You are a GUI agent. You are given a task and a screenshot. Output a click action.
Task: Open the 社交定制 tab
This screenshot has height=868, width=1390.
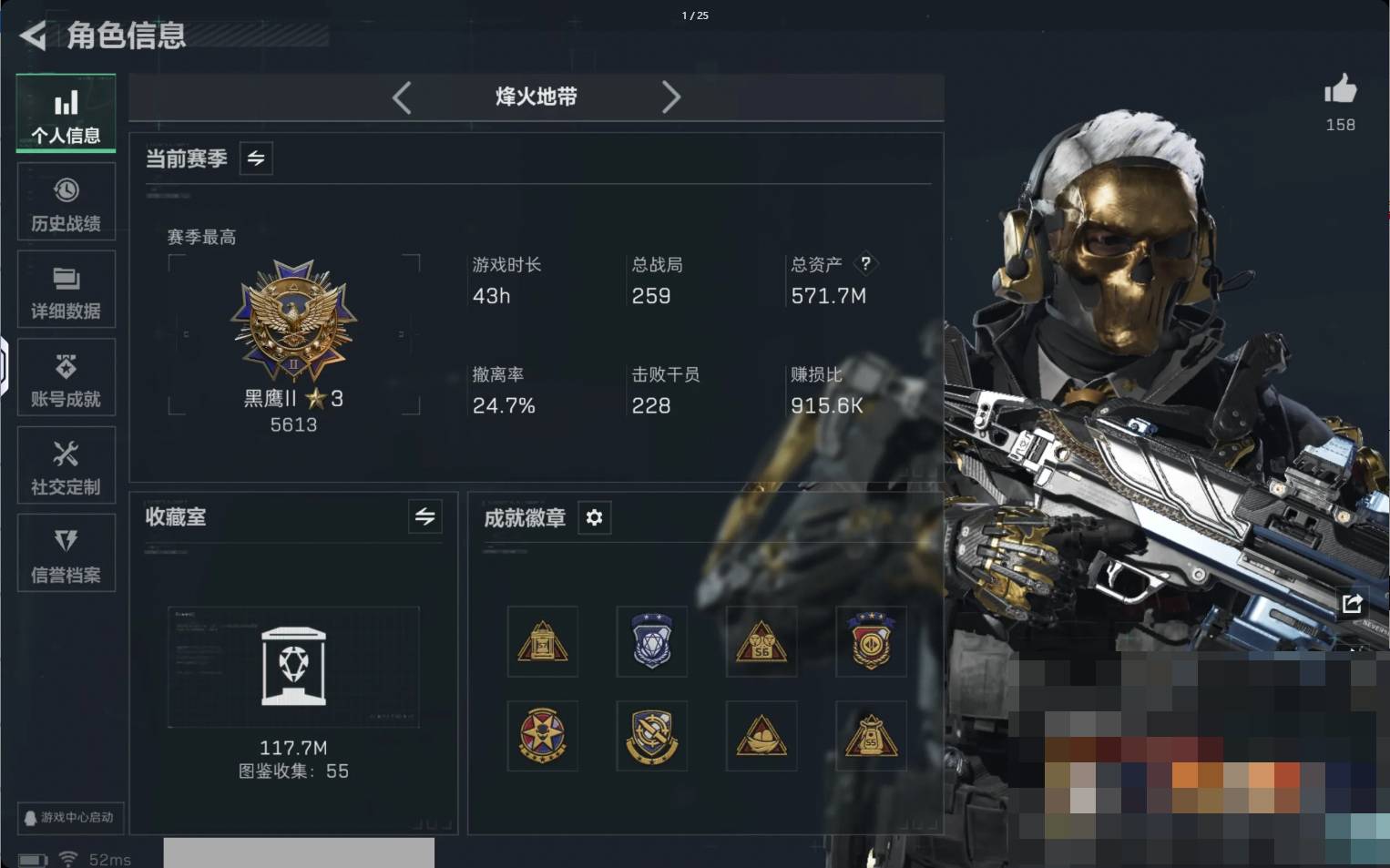pyautogui.click(x=66, y=465)
